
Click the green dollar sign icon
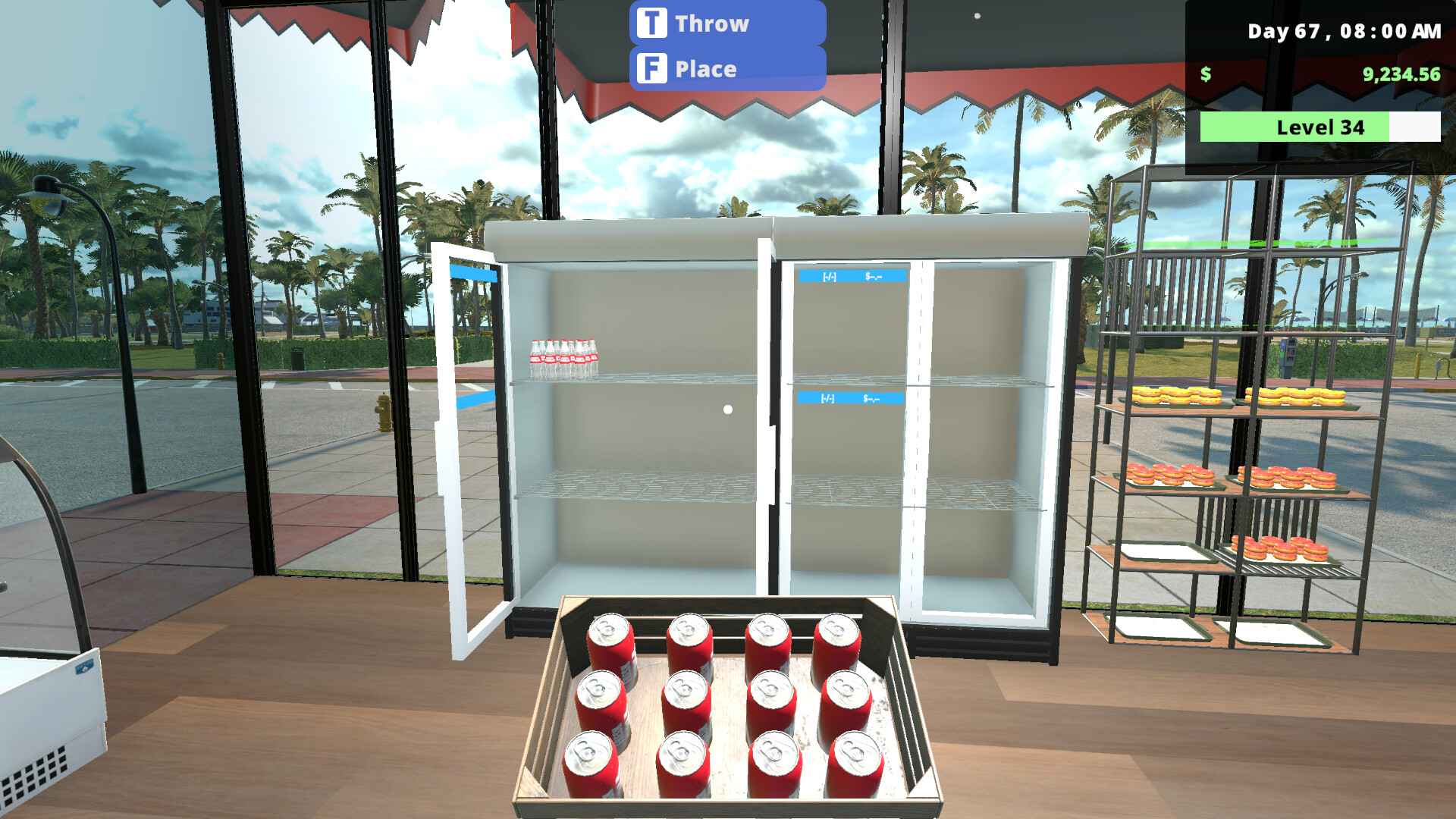[1206, 75]
